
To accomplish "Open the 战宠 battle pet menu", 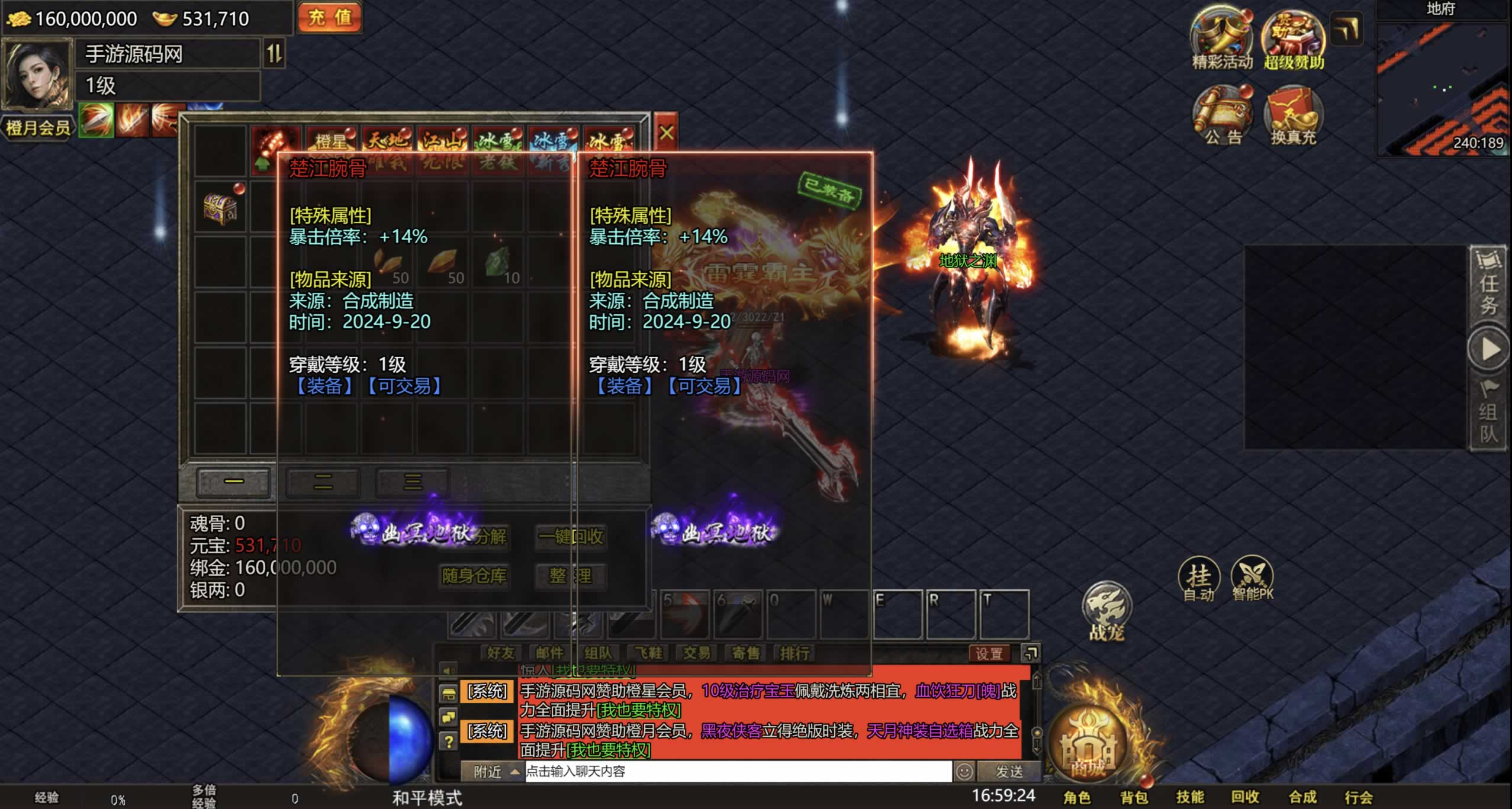I will point(1106,611).
